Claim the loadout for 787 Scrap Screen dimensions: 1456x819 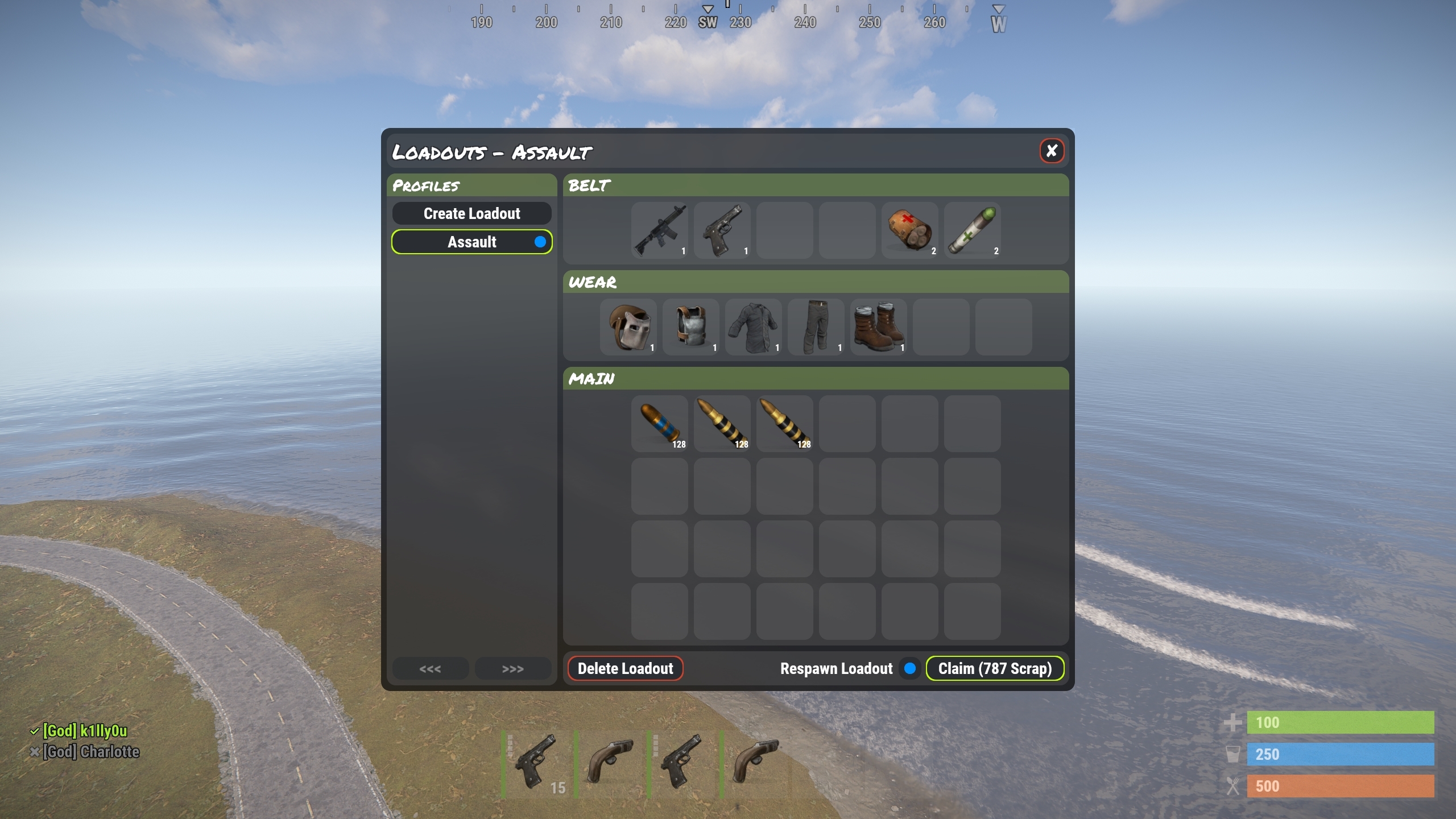(995, 669)
